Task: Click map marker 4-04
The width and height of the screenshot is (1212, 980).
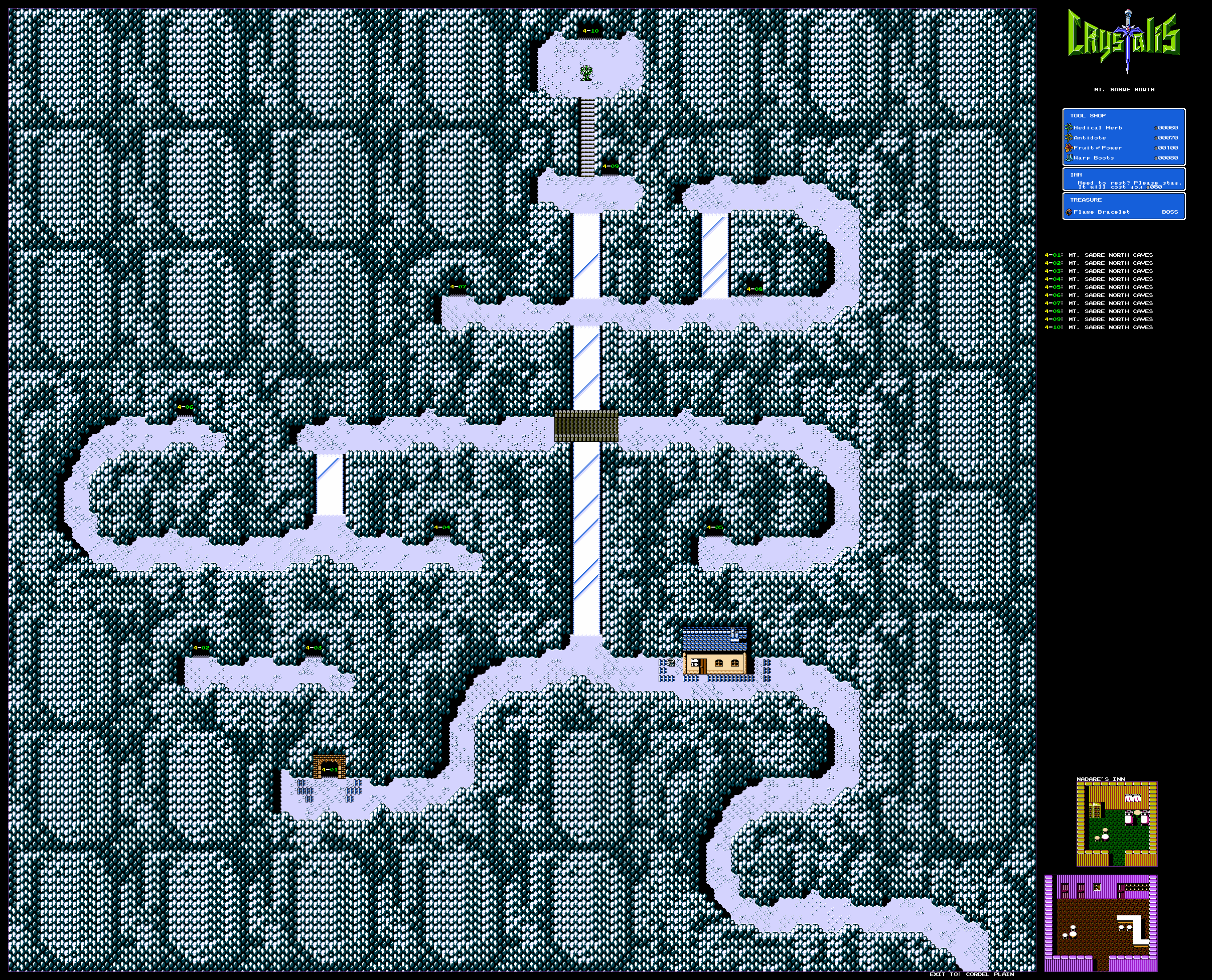Action: point(442,528)
